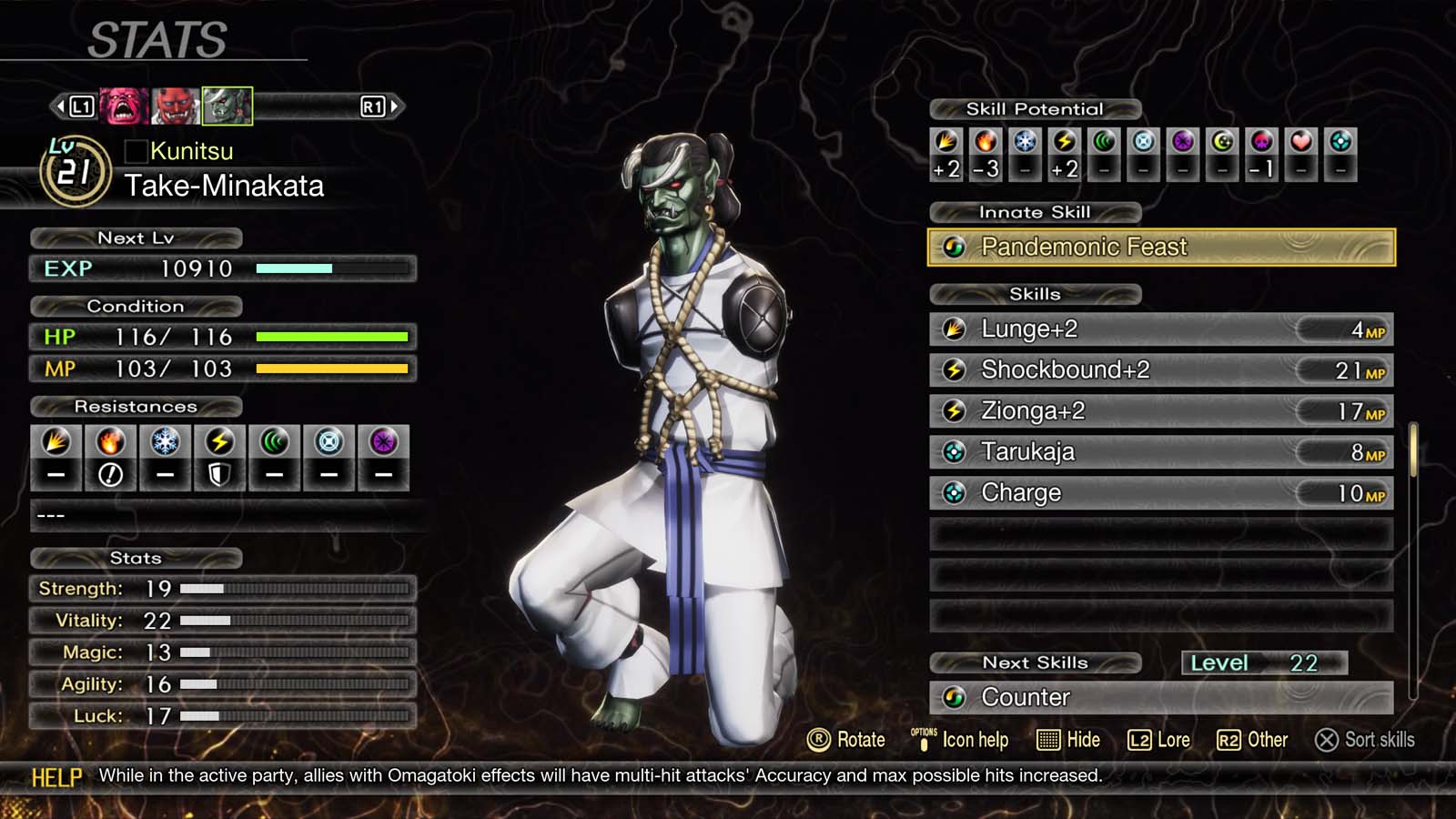Open Icon help
1456x819 pixels.
[960, 740]
